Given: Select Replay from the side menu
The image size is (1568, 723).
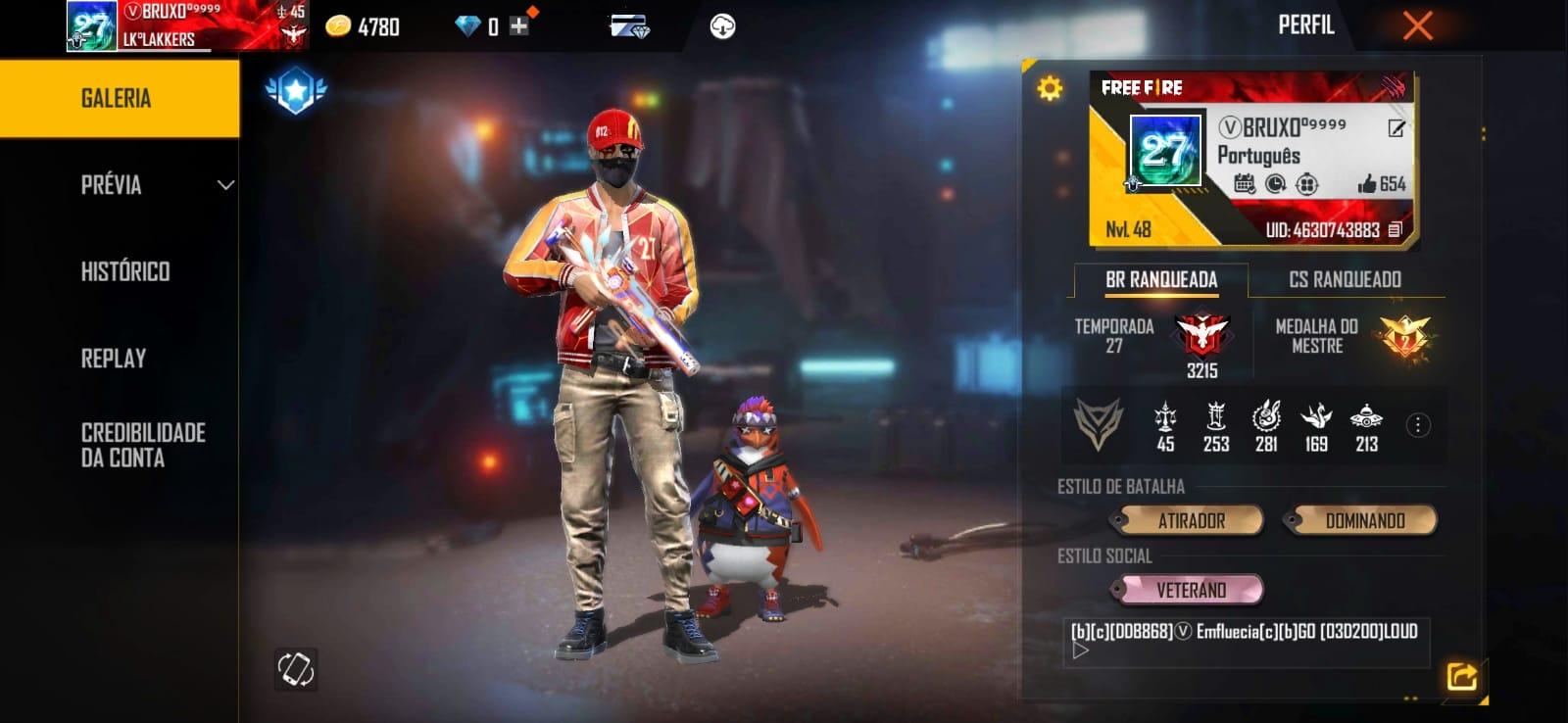Looking at the screenshot, I should (114, 359).
